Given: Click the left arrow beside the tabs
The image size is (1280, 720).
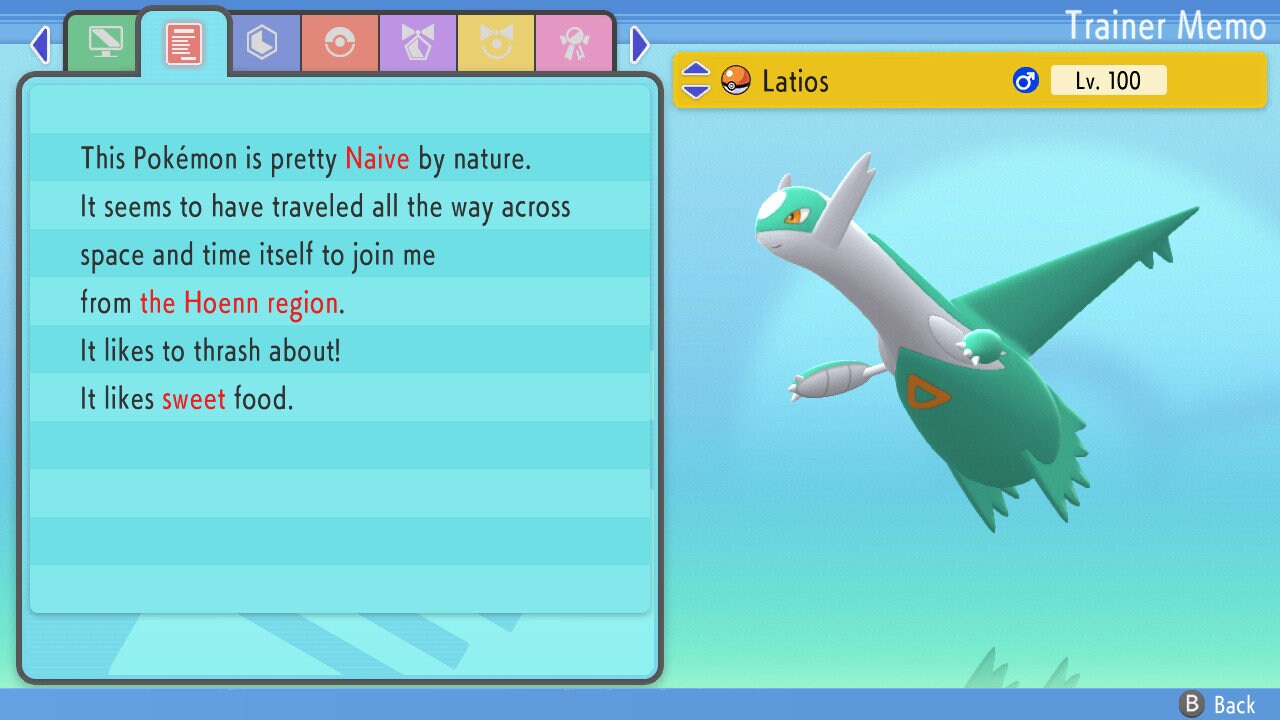Looking at the screenshot, I should [40, 44].
